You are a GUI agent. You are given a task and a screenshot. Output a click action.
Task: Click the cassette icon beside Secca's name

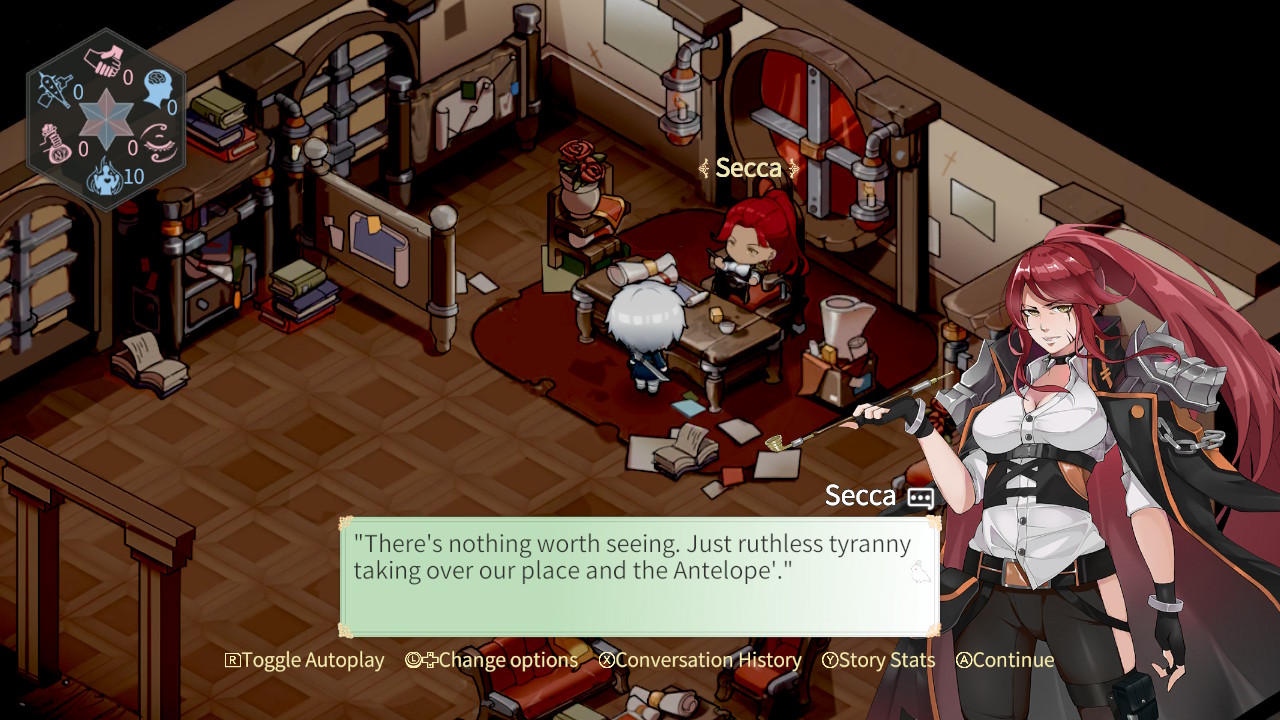(x=919, y=496)
